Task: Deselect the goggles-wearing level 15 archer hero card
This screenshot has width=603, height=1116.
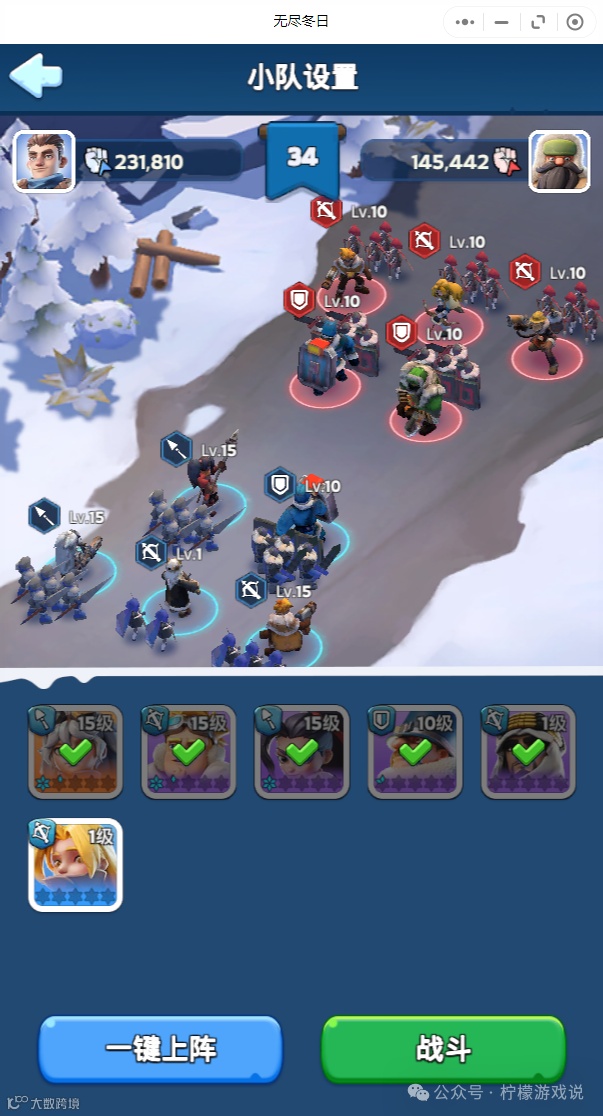Action: [x=188, y=752]
